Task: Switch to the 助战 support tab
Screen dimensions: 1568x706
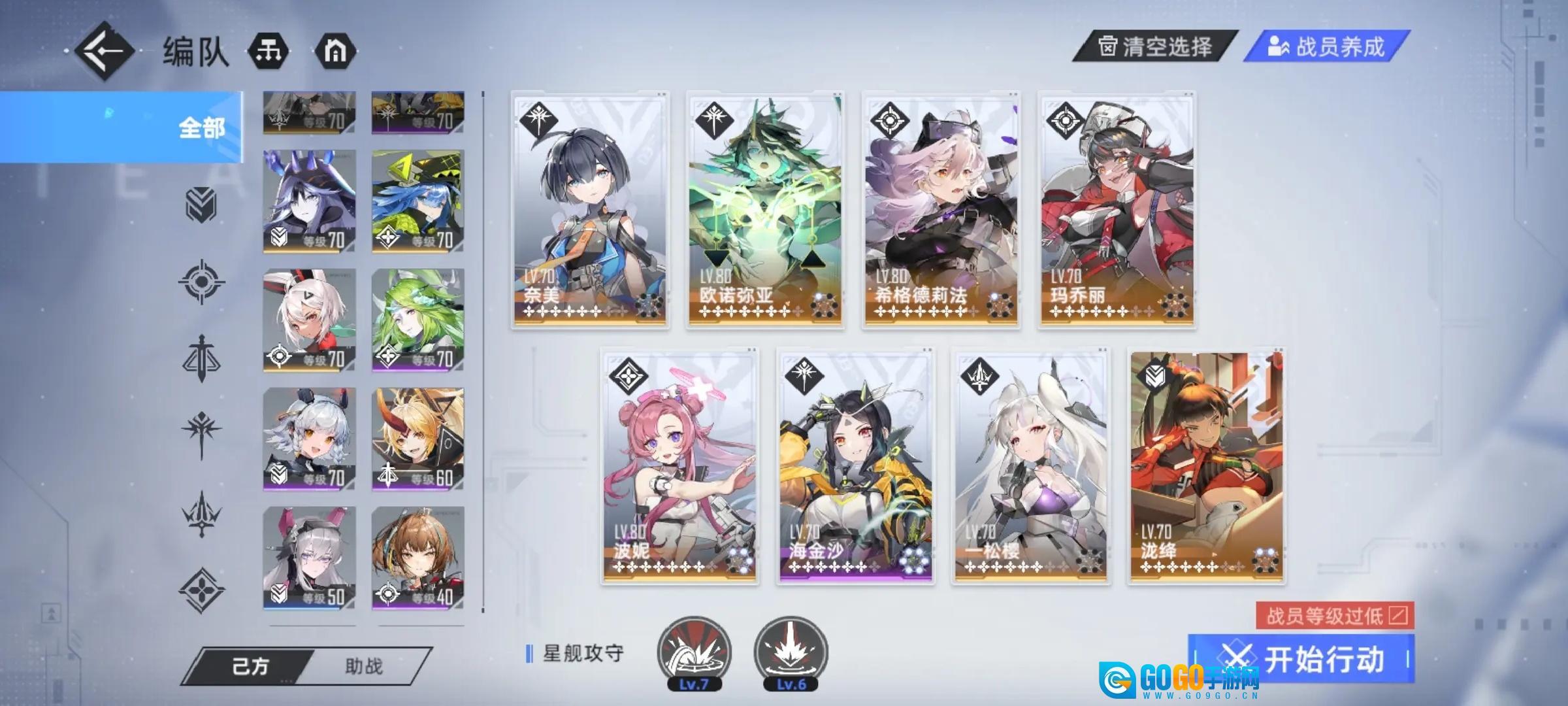Action: (364, 667)
